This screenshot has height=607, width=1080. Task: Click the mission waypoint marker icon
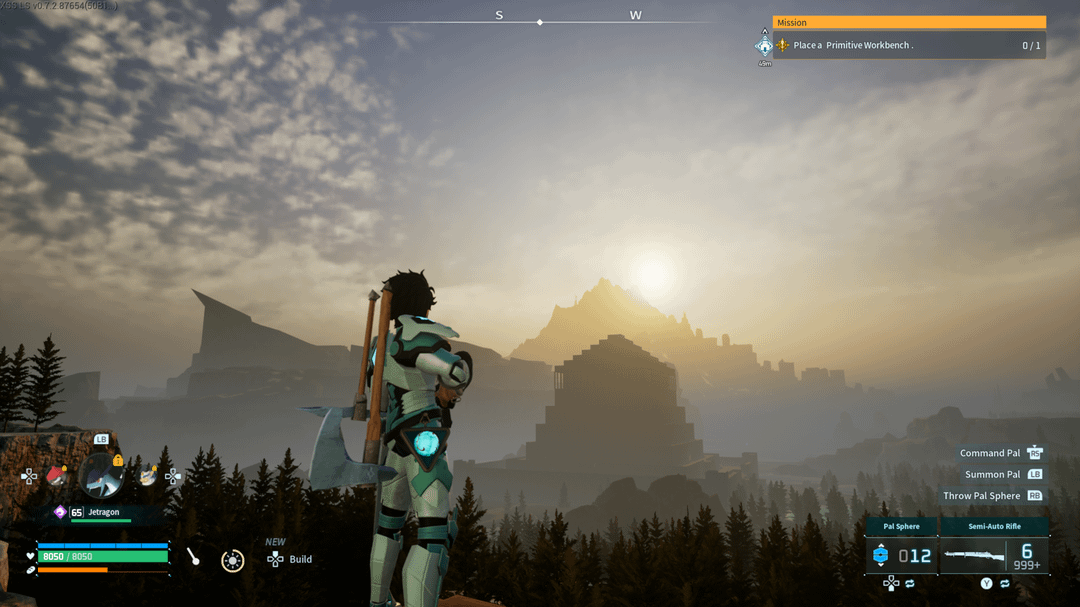[x=765, y=46]
